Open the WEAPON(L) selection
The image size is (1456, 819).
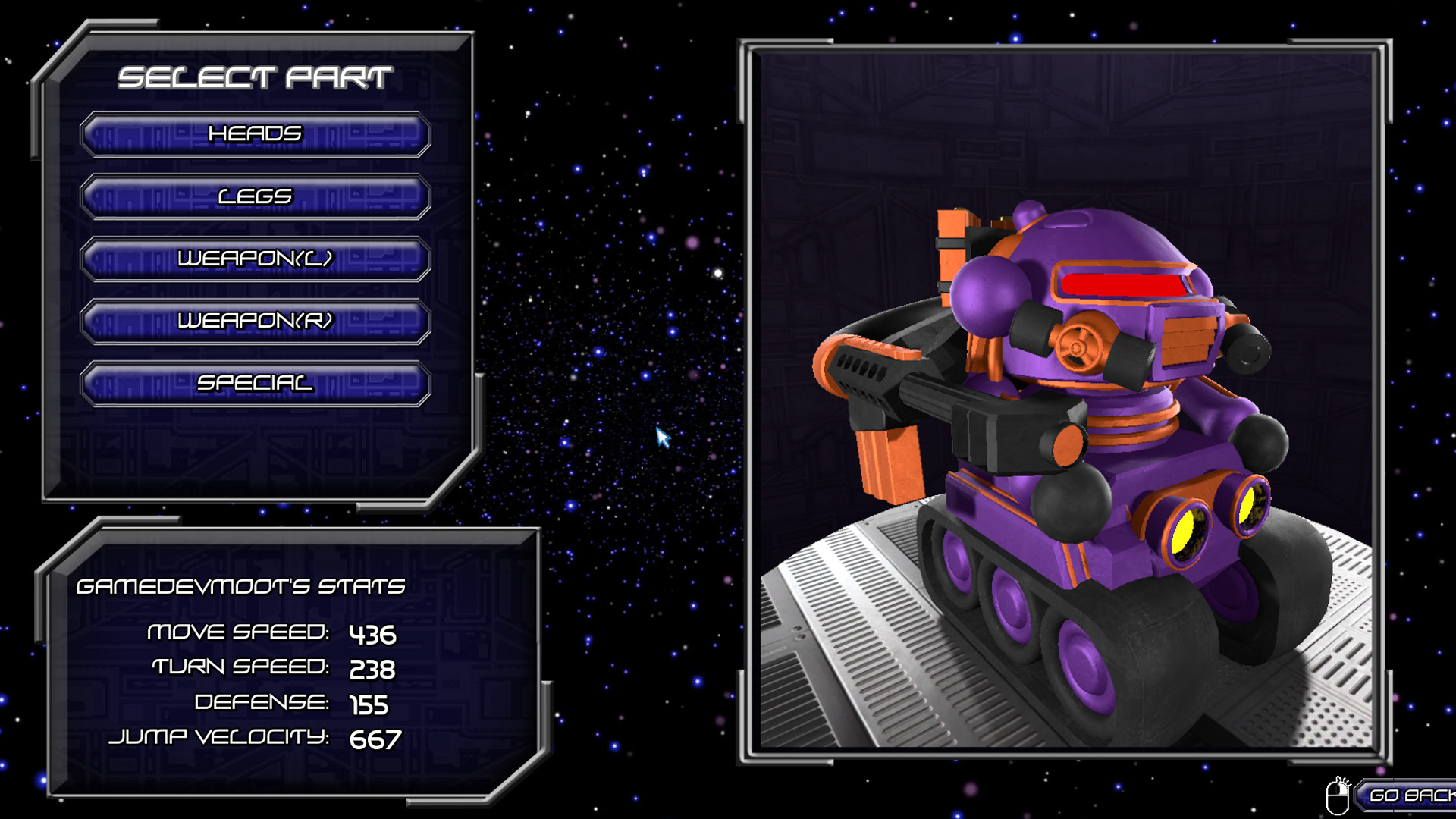click(x=256, y=259)
